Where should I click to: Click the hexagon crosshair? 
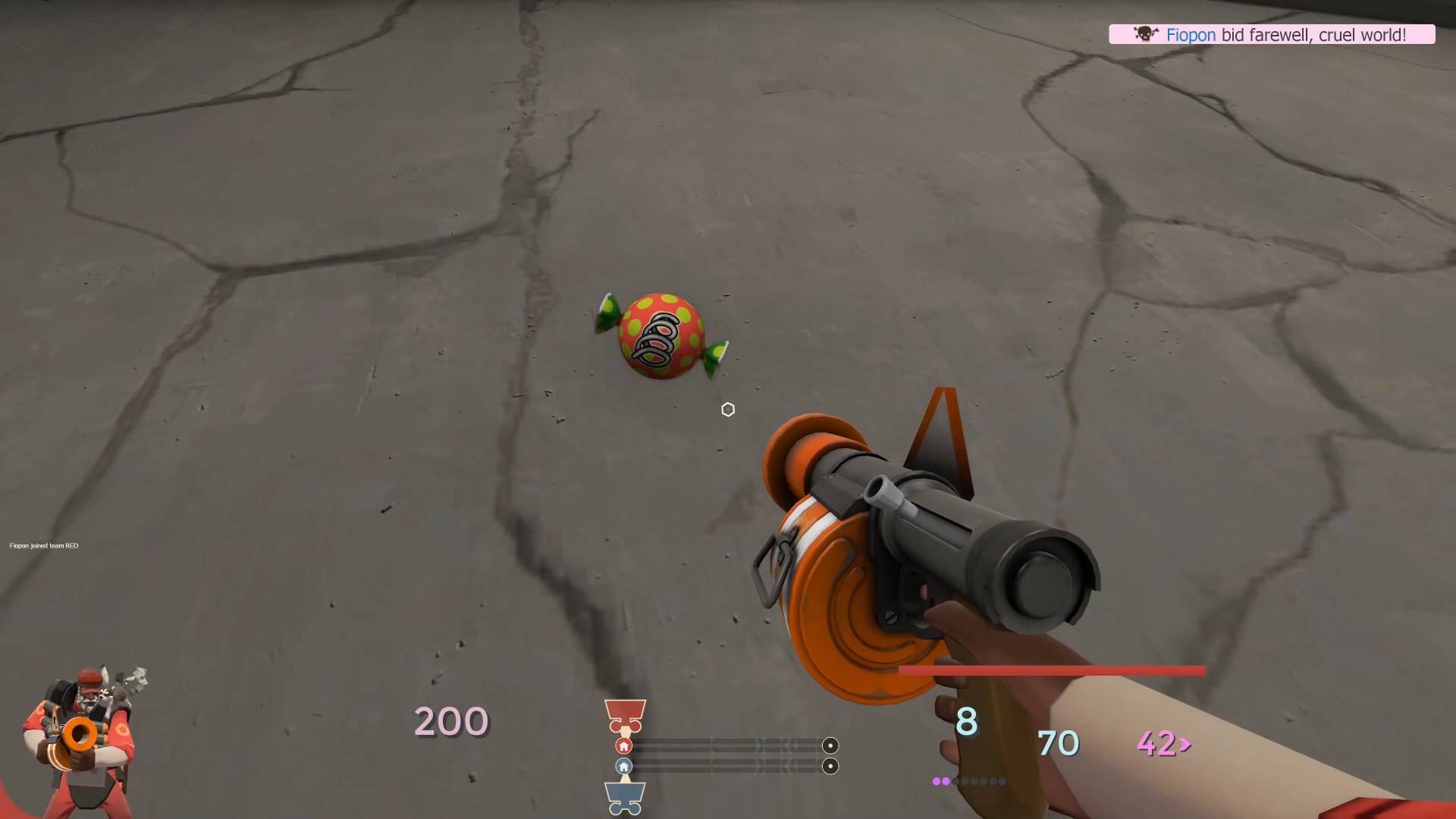(x=728, y=409)
